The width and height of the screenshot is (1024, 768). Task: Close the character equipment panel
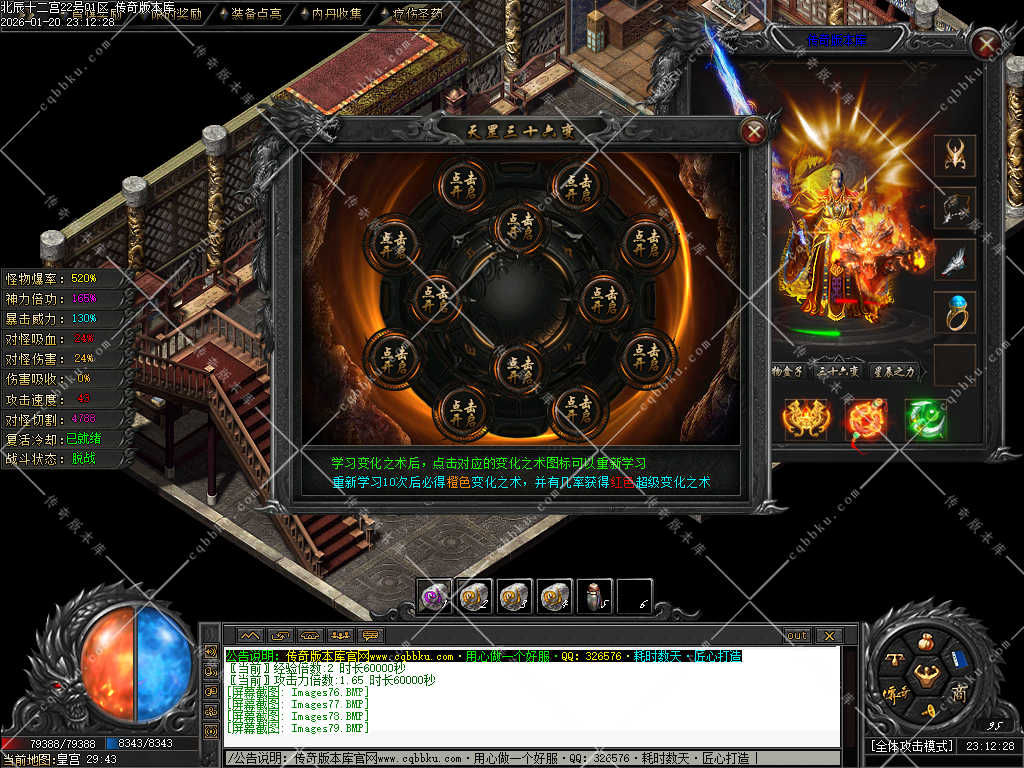coord(987,44)
